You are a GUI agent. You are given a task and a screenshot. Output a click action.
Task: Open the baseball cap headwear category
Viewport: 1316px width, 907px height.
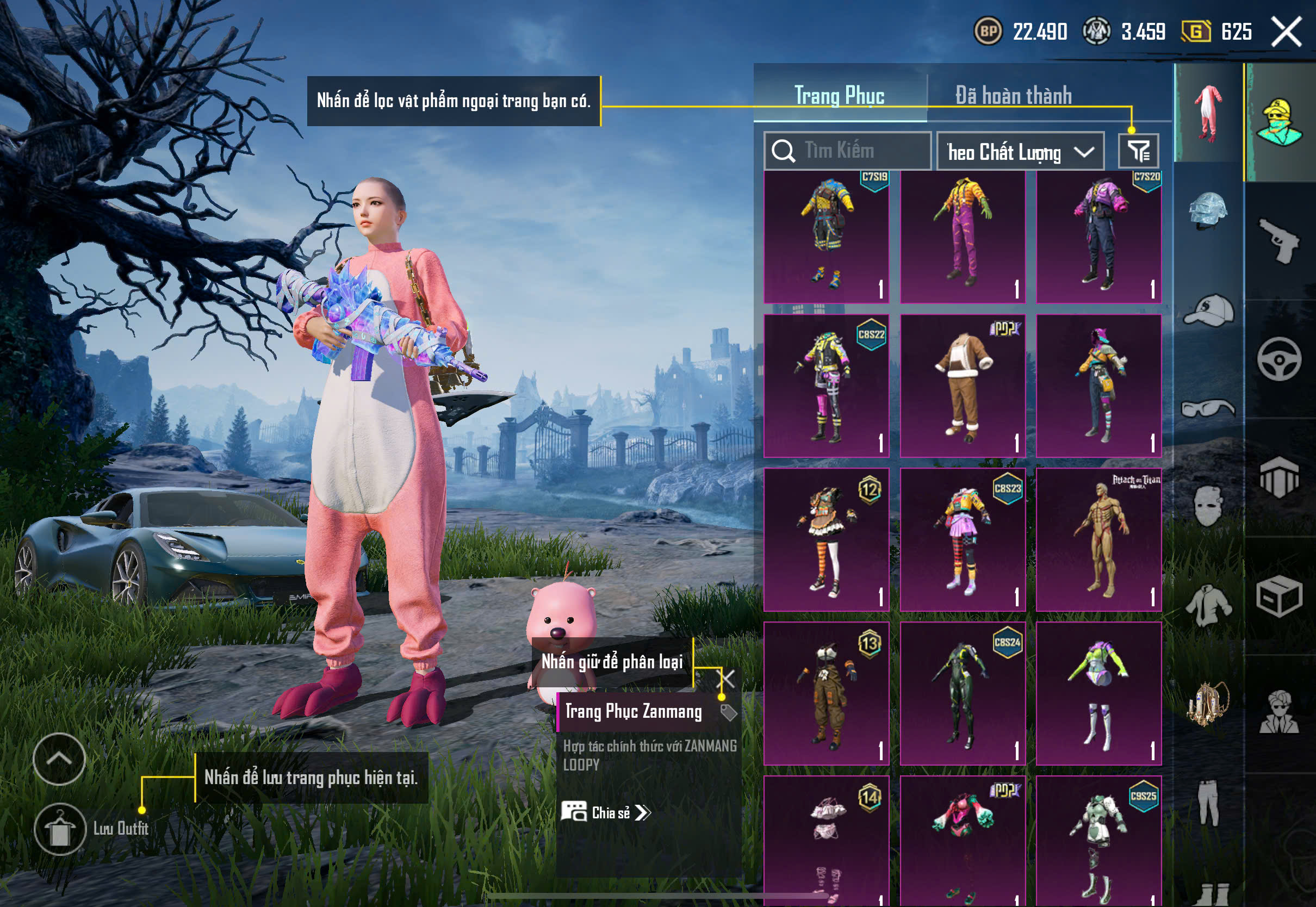[x=1208, y=310]
